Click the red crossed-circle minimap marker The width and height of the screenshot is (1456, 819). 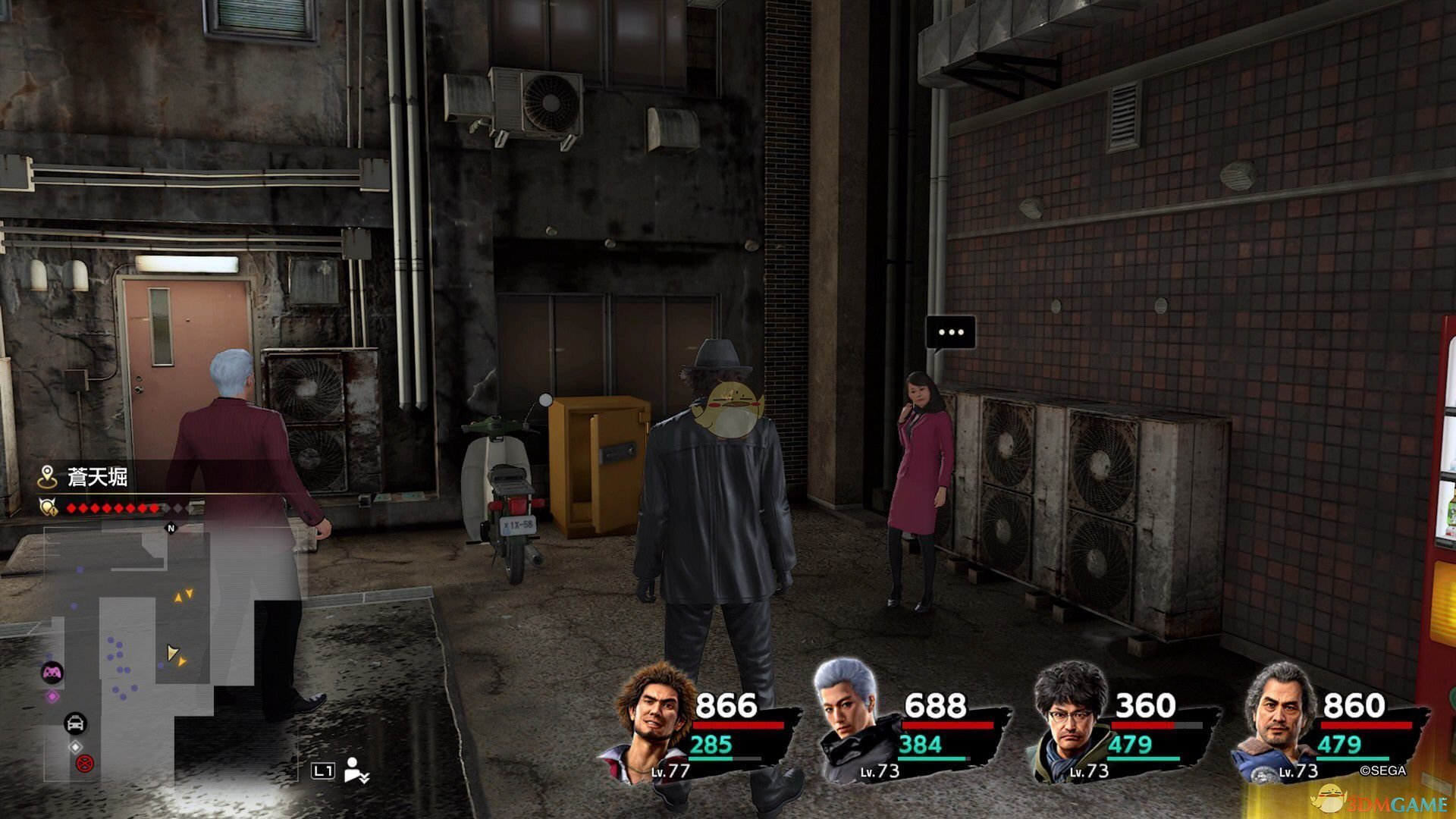pyautogui.click(x=84, y=763)
